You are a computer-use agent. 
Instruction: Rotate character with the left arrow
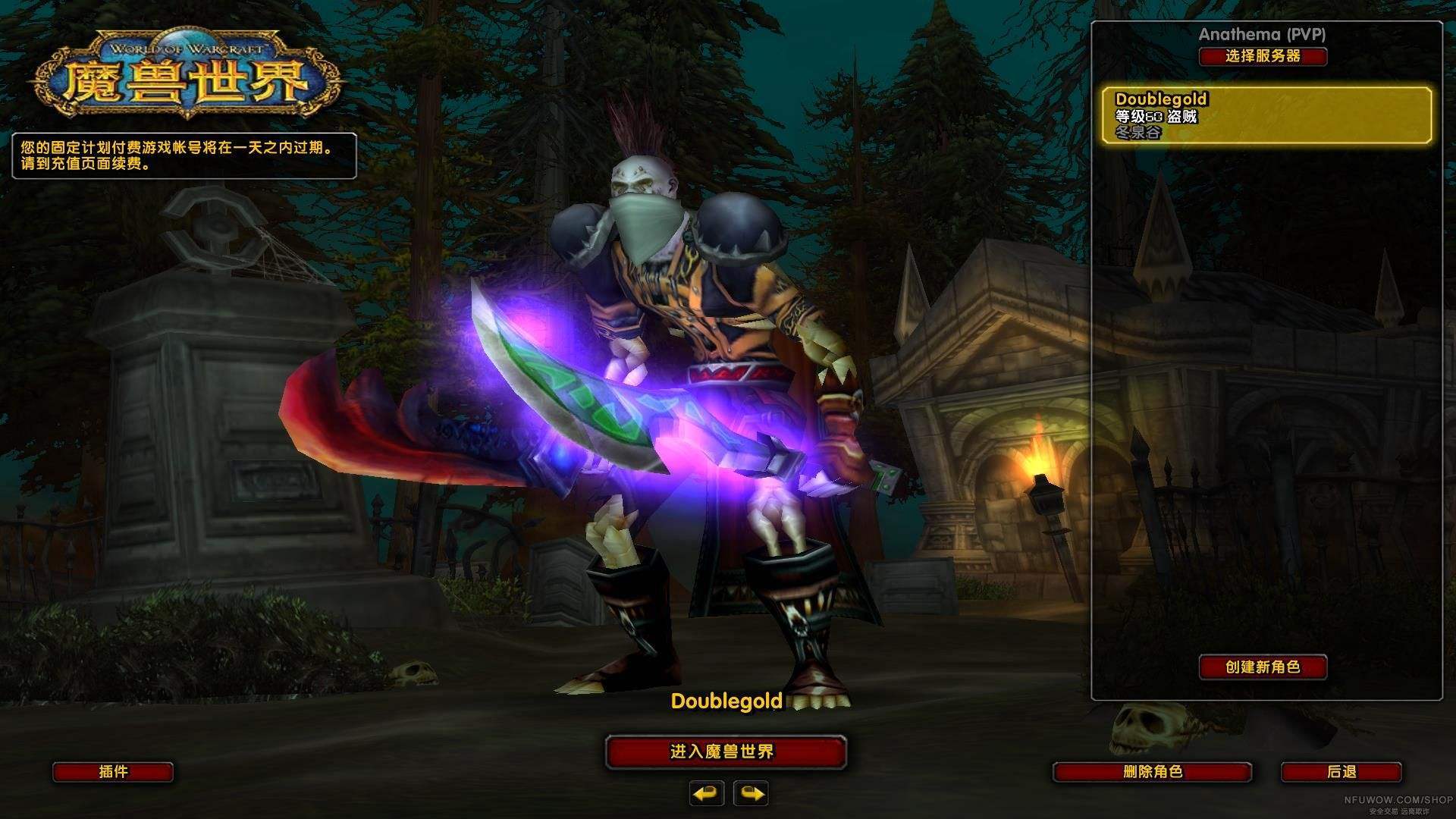pos(707,793)
